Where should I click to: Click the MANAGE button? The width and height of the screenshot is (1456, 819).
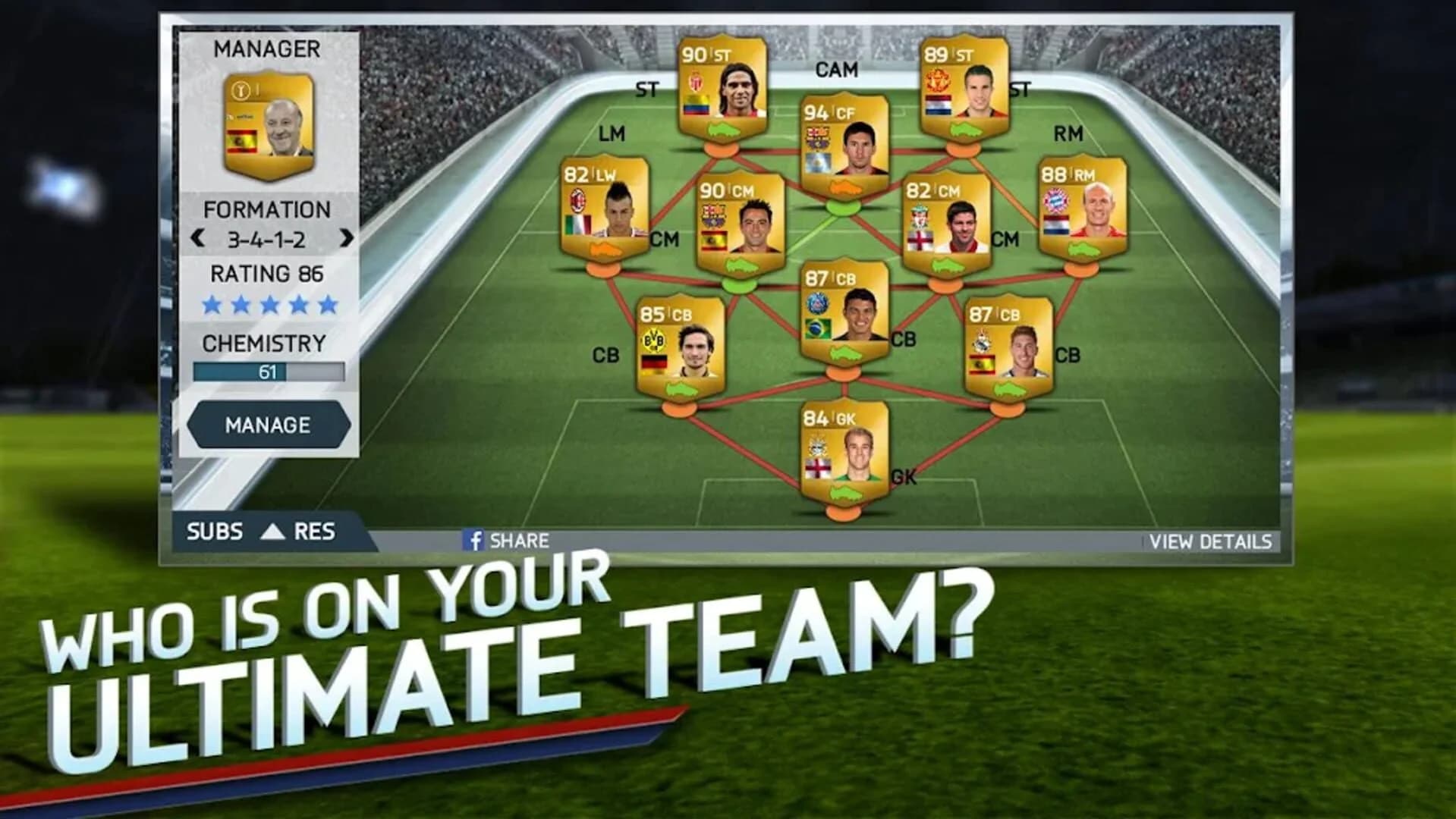click(269, 425)
